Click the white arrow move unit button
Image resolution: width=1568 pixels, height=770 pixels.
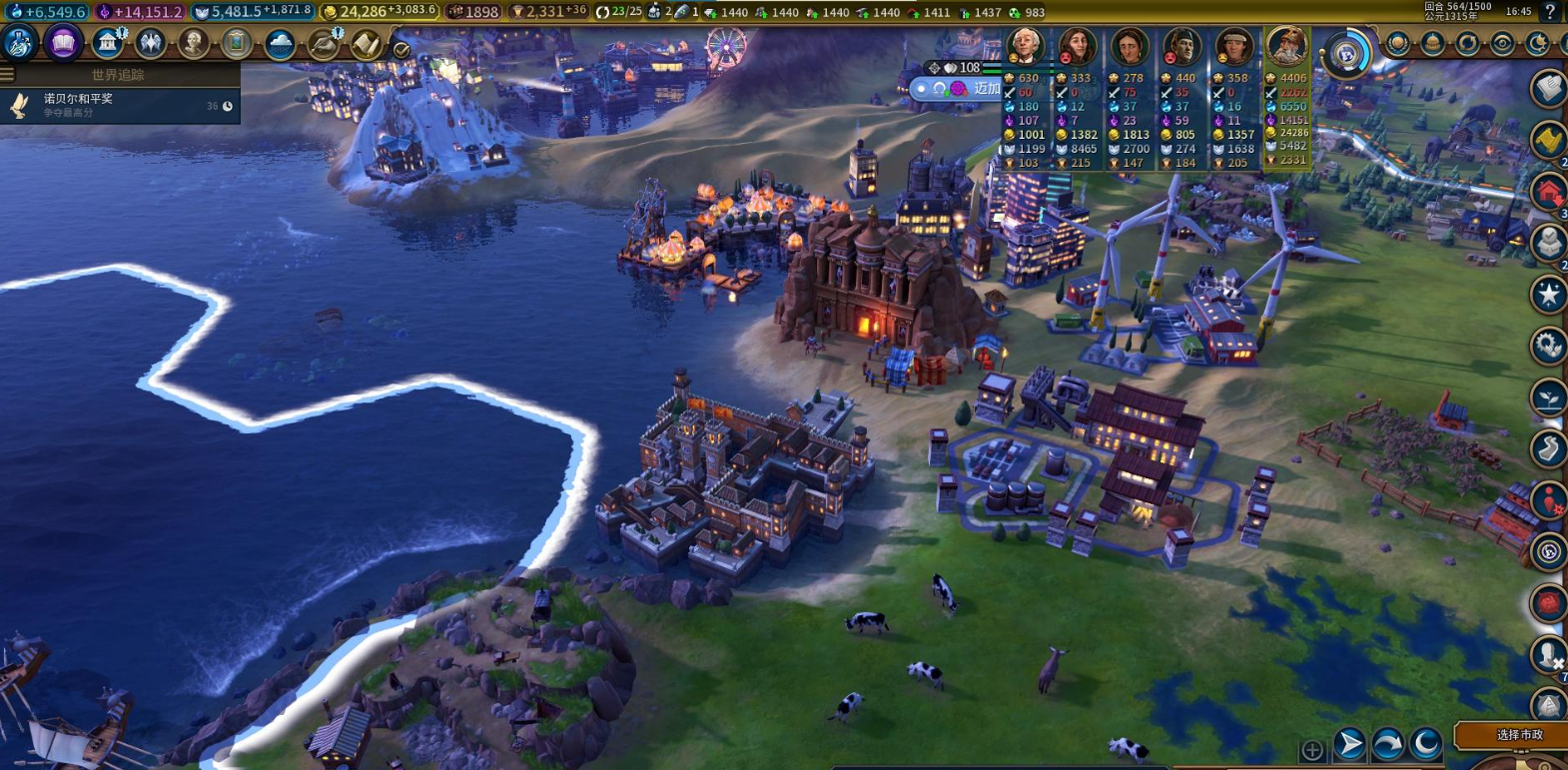pos(1349,744)
